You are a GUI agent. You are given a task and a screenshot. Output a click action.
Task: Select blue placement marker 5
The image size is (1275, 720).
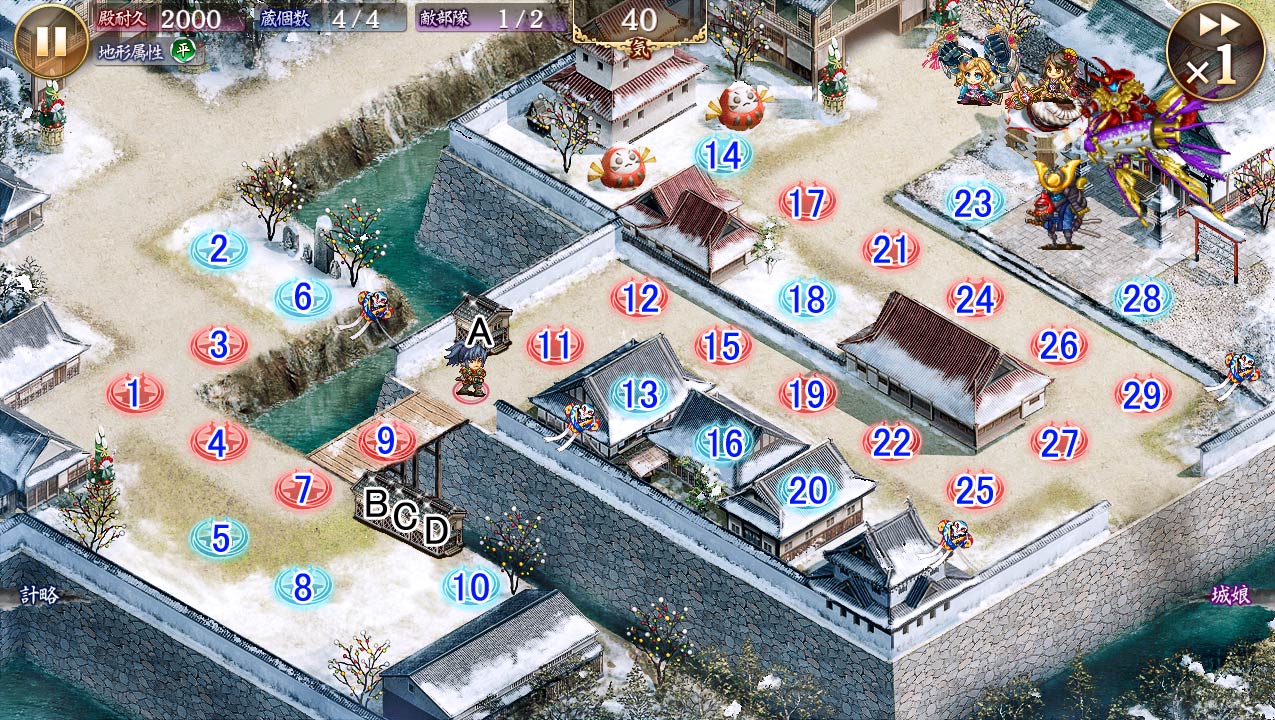point(219,539)
